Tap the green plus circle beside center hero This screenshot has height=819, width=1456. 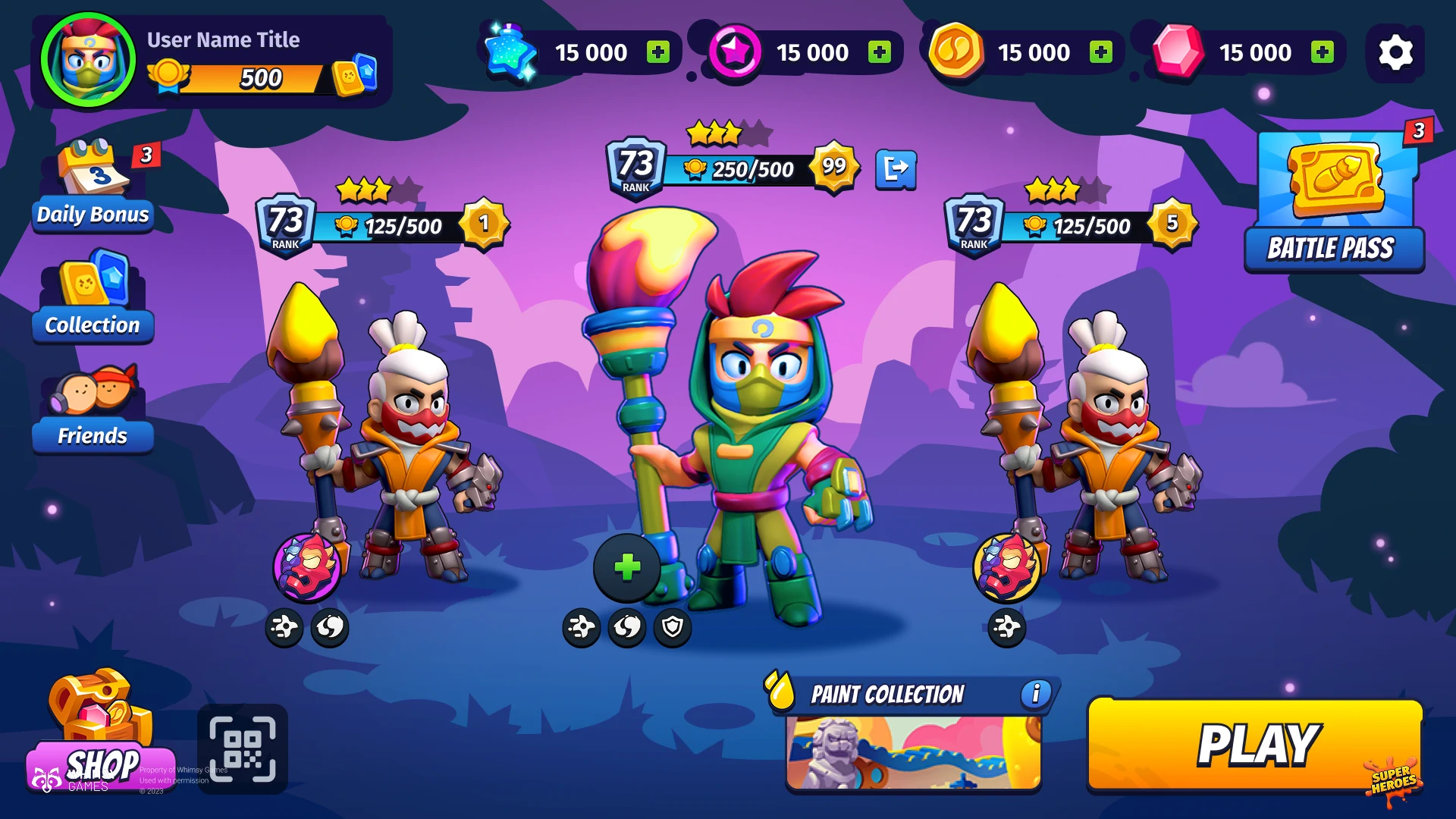[627, 567]
